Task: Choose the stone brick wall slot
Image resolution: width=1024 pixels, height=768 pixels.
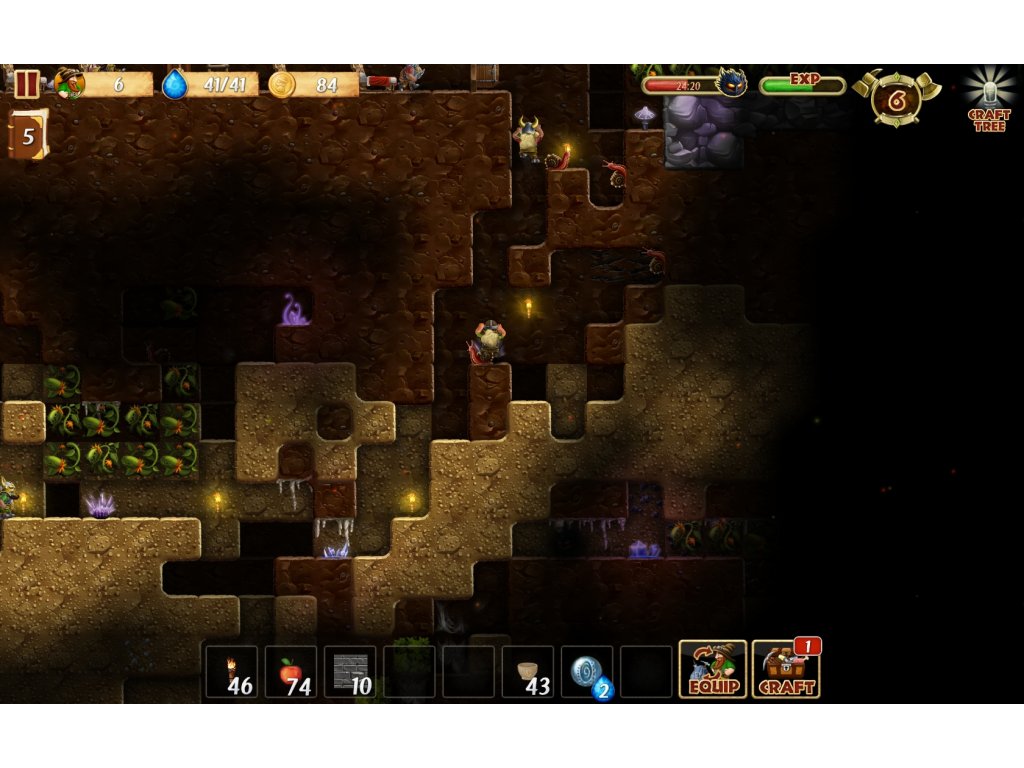Action: click(x=350, y=671)
